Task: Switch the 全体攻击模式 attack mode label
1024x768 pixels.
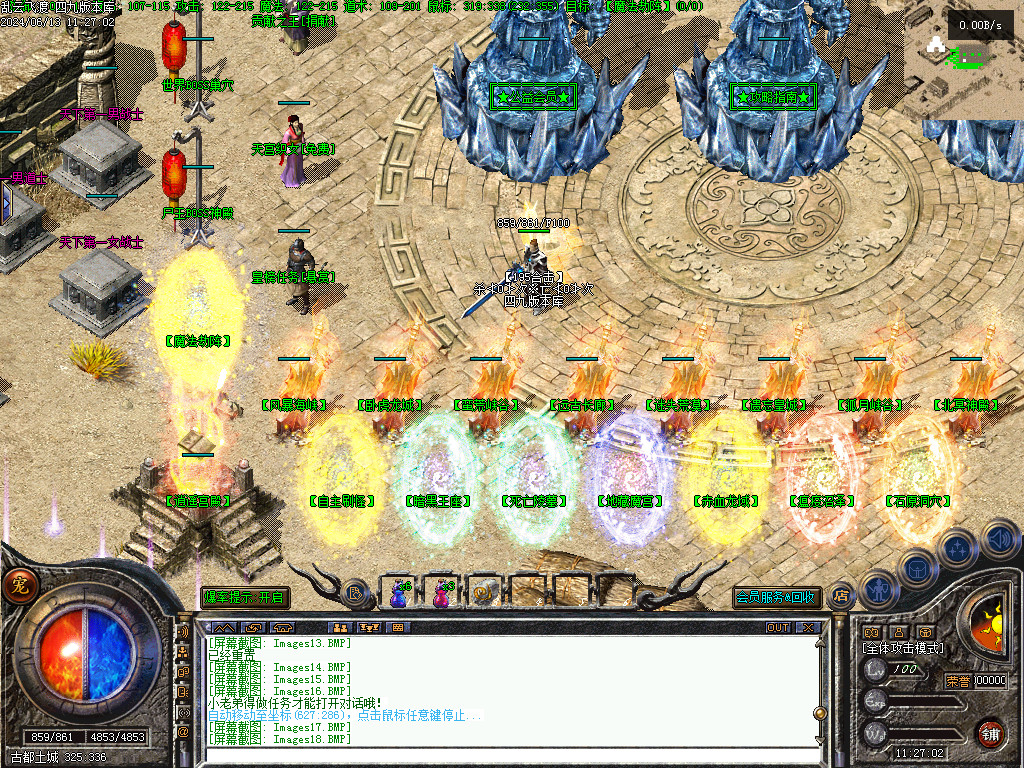Action: tap(903, 648)
